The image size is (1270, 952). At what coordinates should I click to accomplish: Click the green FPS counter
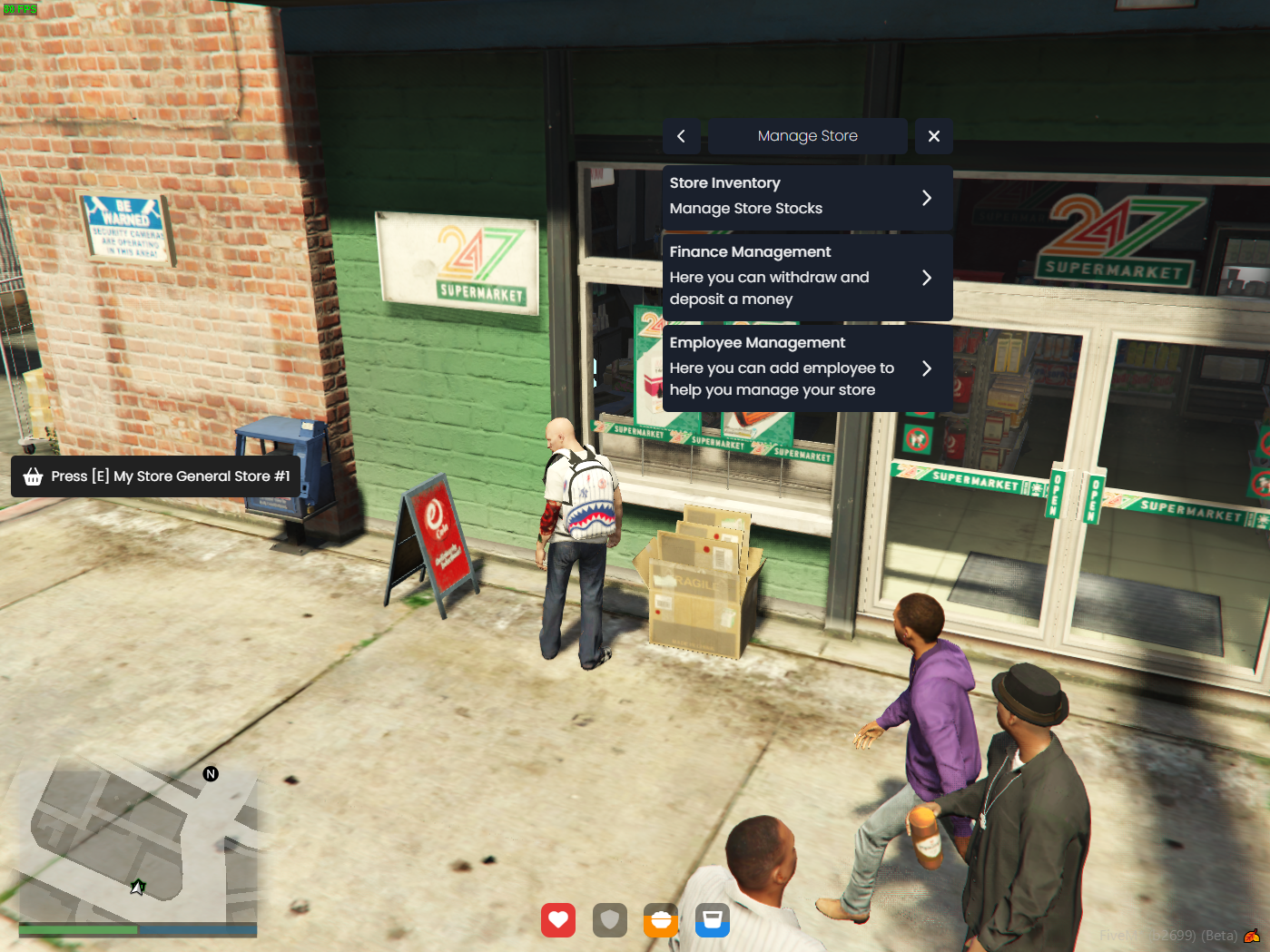(19, 8)
